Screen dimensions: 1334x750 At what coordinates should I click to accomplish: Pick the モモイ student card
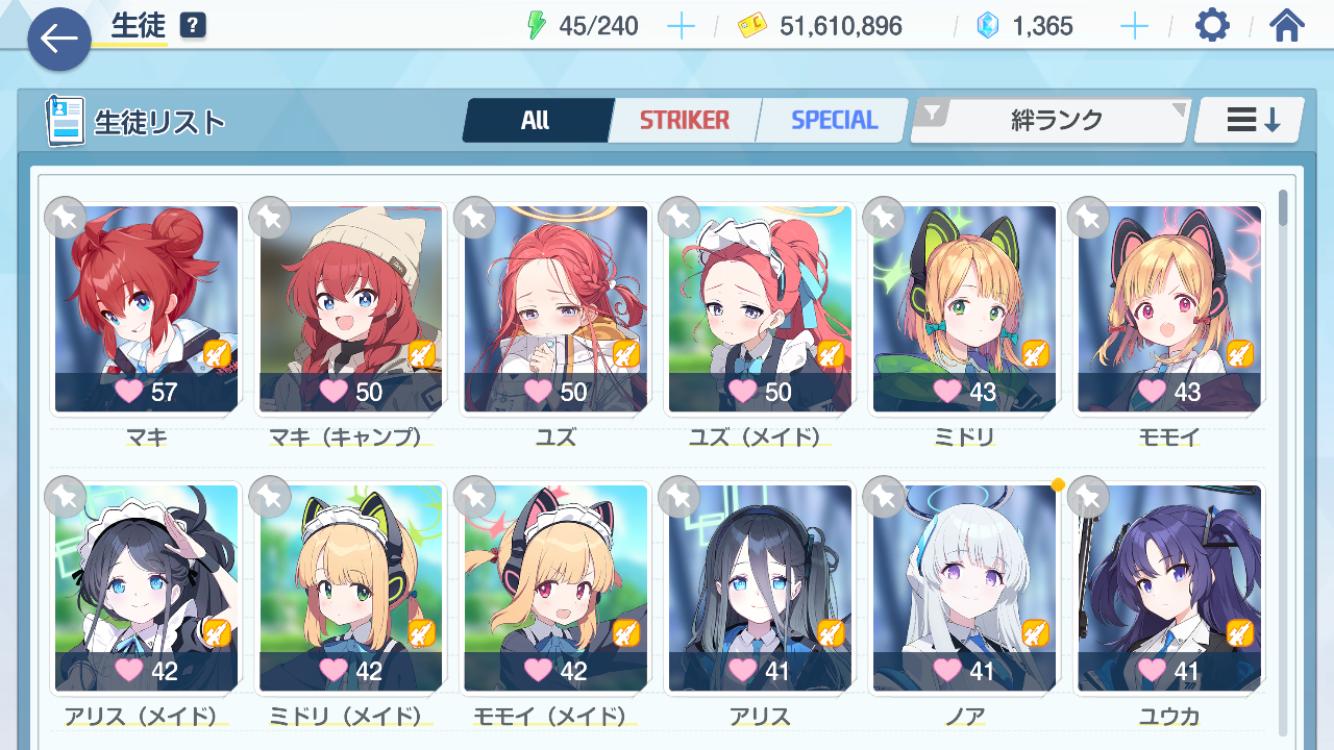tap(1169, 309)
